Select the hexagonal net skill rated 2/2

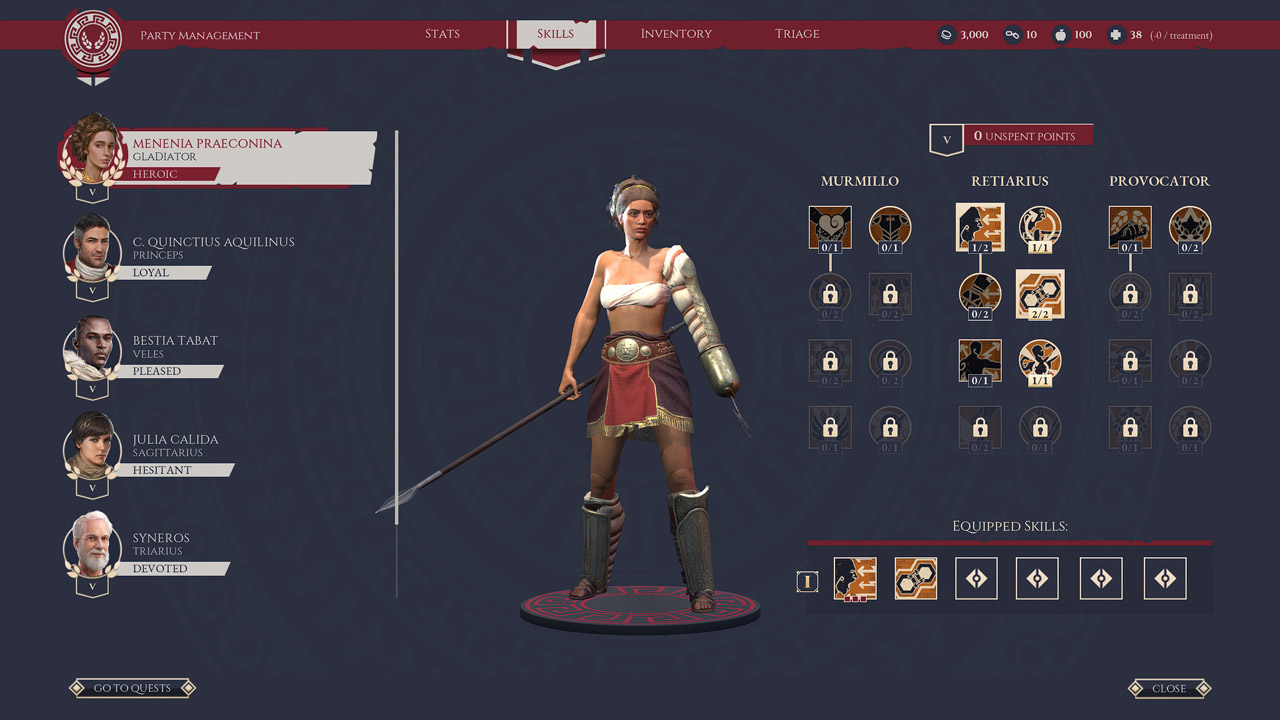[1040, 294]
